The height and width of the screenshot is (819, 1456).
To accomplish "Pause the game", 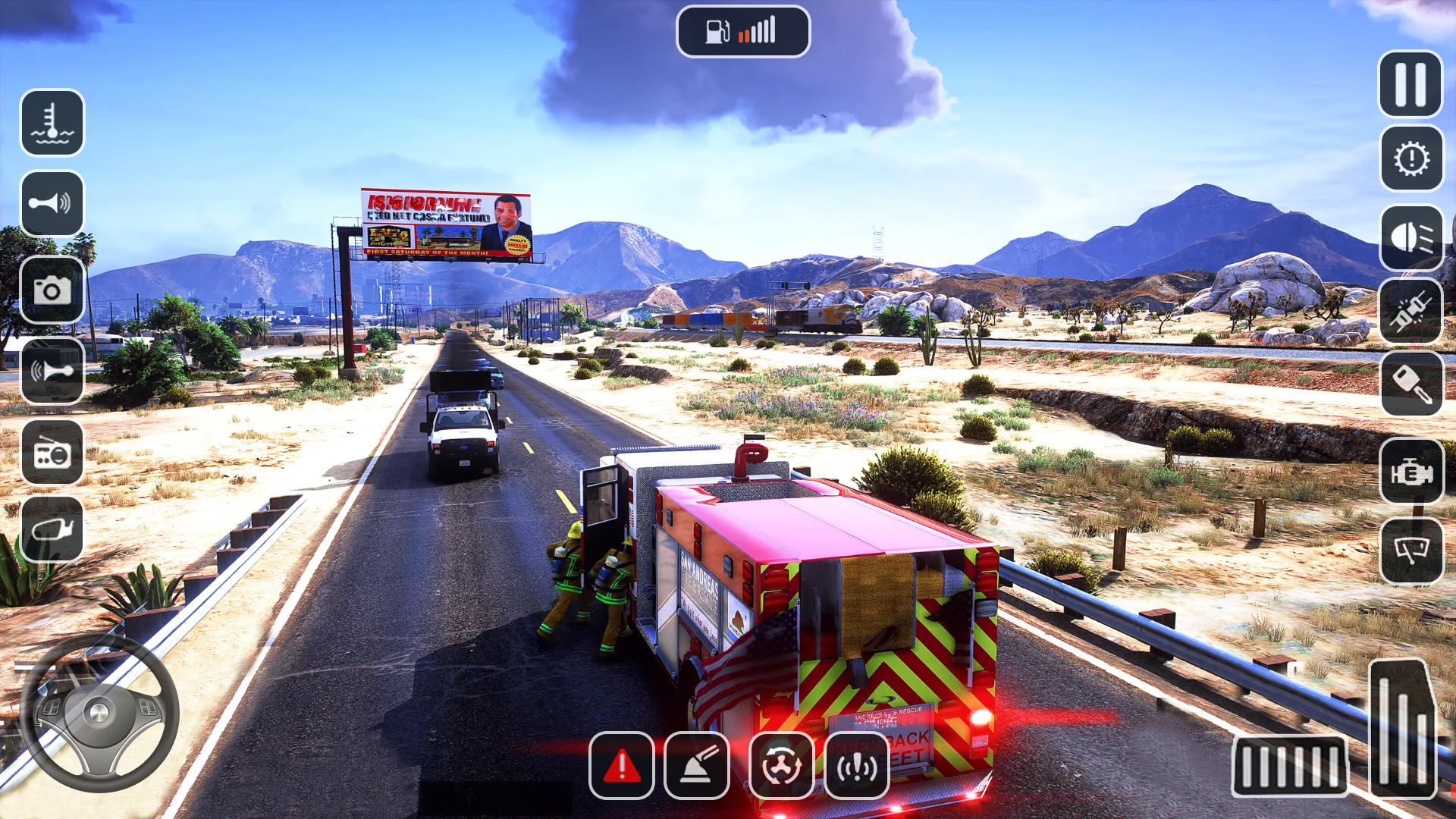I will (1410, 84).
